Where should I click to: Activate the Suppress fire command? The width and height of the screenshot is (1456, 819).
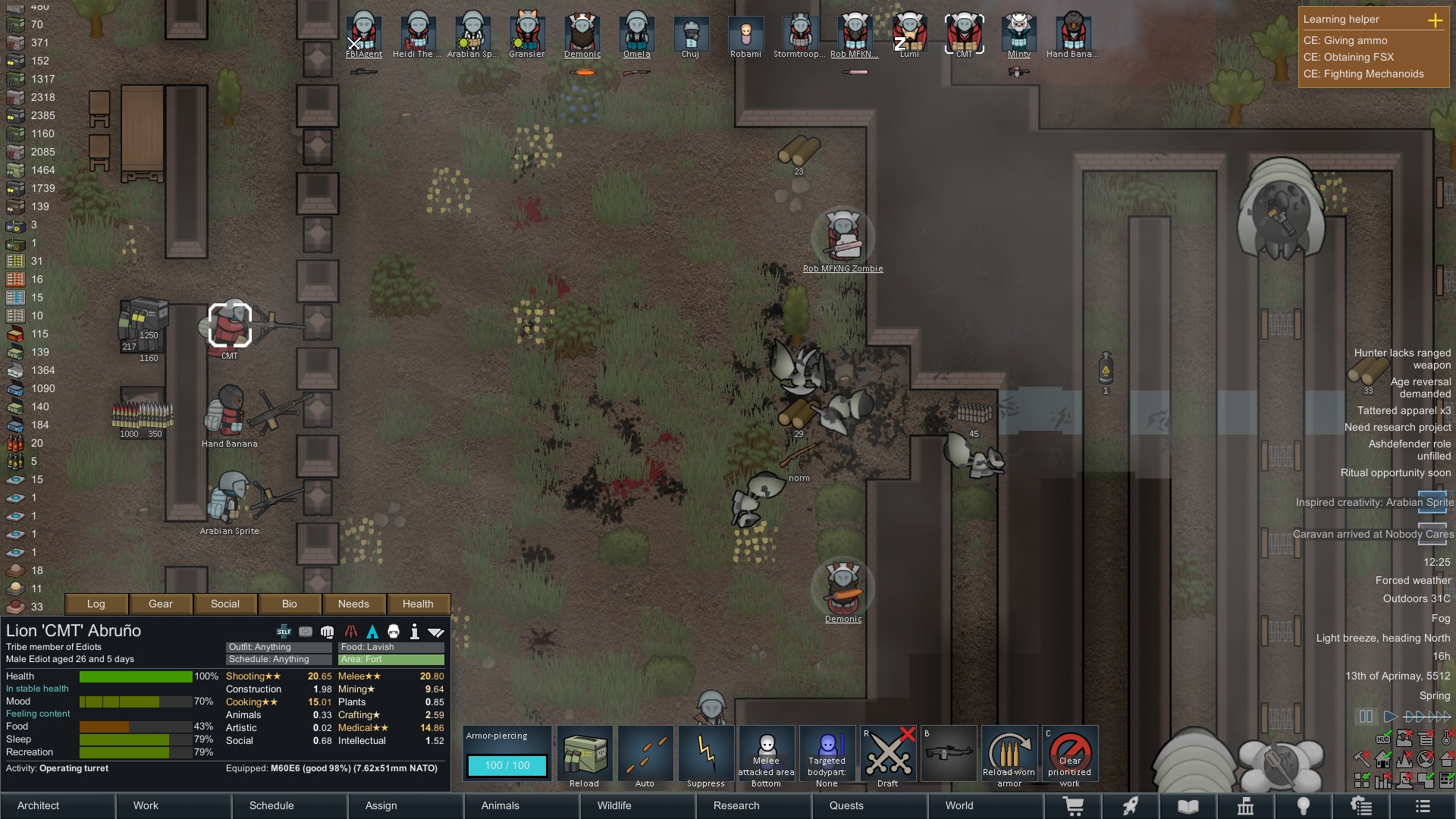click(706, 755)
